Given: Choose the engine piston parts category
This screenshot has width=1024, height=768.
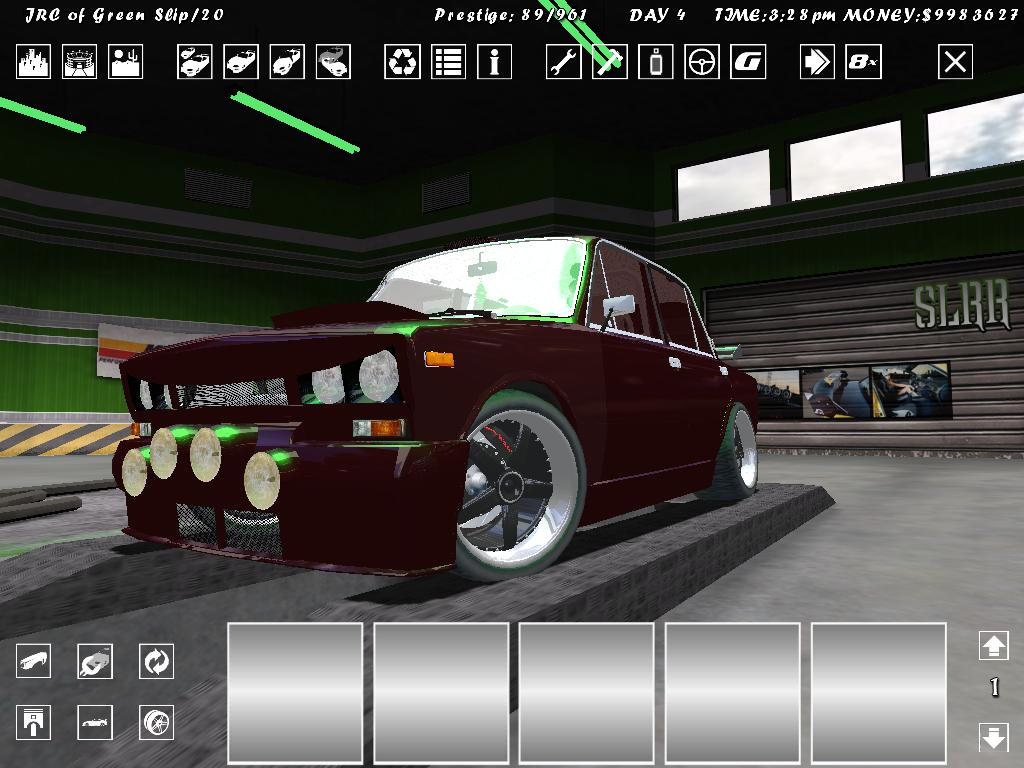Looking at the screenshot, I should click(33, 722).
